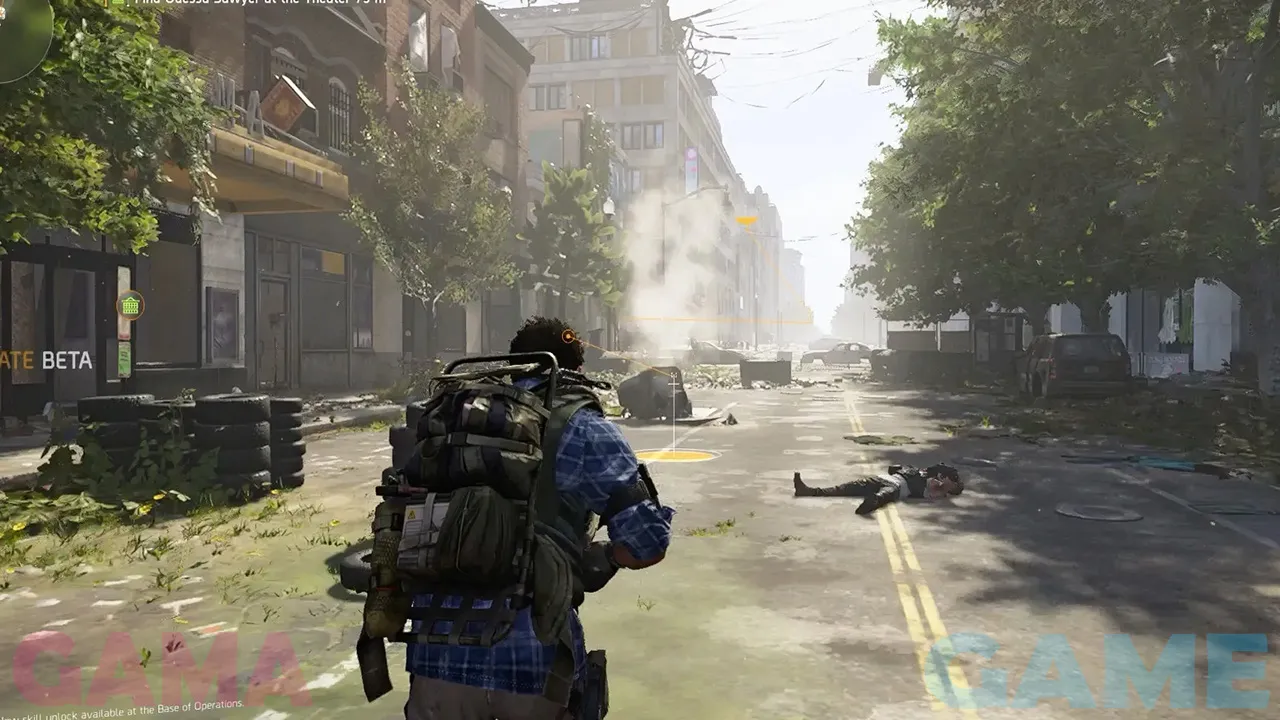Click the green building marker icon
This screenshot has width=1280, height=720.
tap(130, 304)
